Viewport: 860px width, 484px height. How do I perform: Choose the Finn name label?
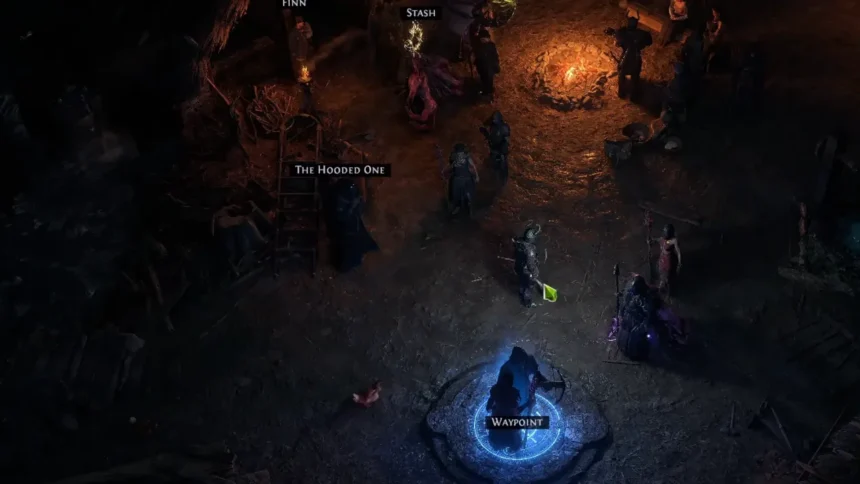(x=294, y=4)
